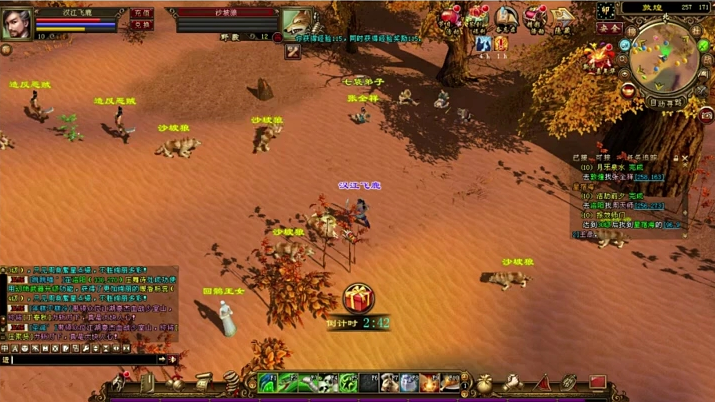Activate the fire burst skill in hotbar
The image size is (715, 402).
[431, 383]
